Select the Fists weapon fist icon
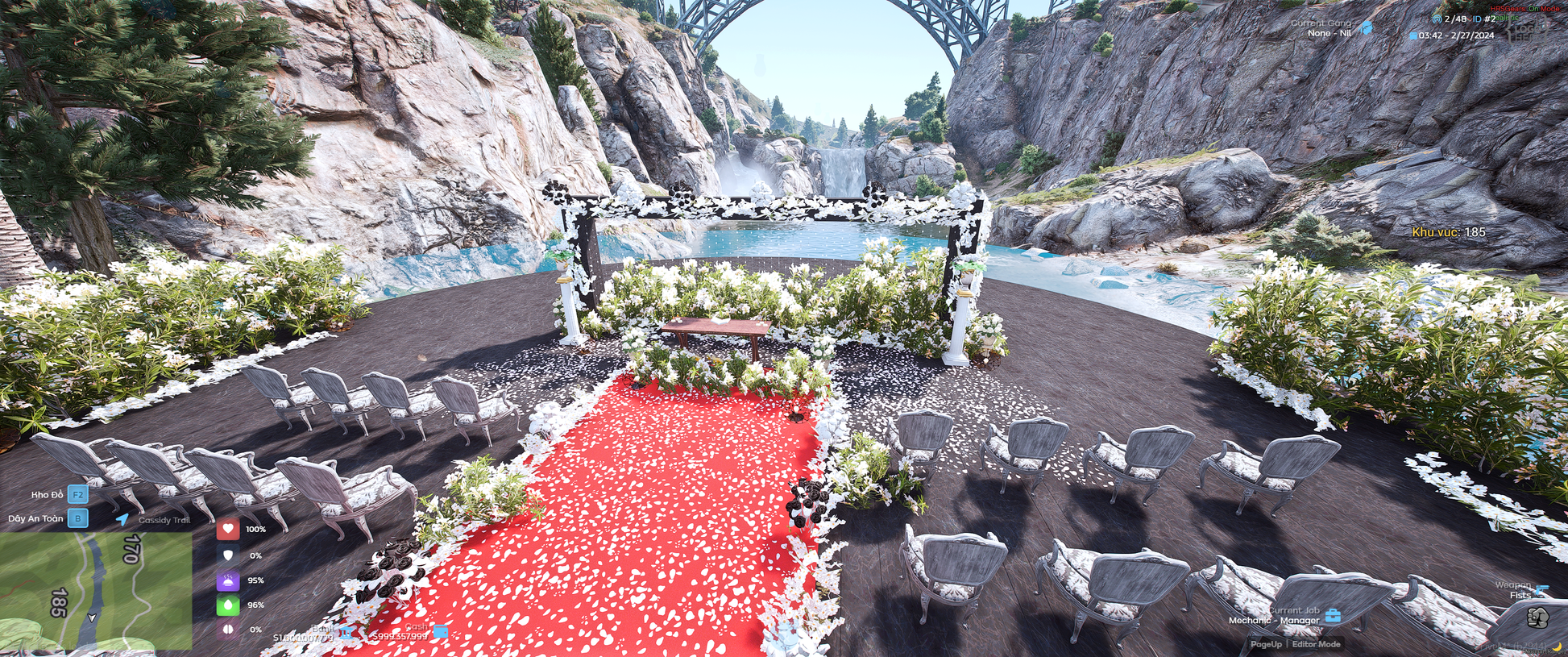Screen dimensions: 1568x657 (1537, 617)
